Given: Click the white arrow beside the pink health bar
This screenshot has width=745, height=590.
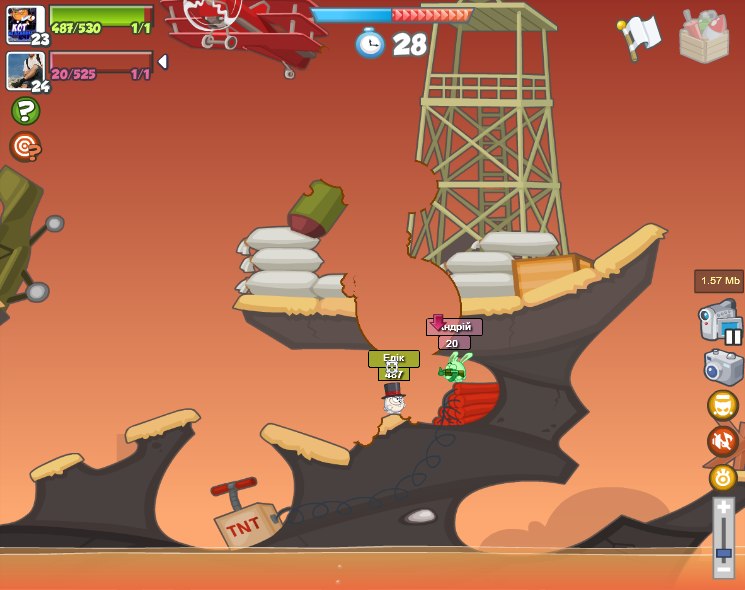Looking at the screenshot, I should click(x=163, y=62).
